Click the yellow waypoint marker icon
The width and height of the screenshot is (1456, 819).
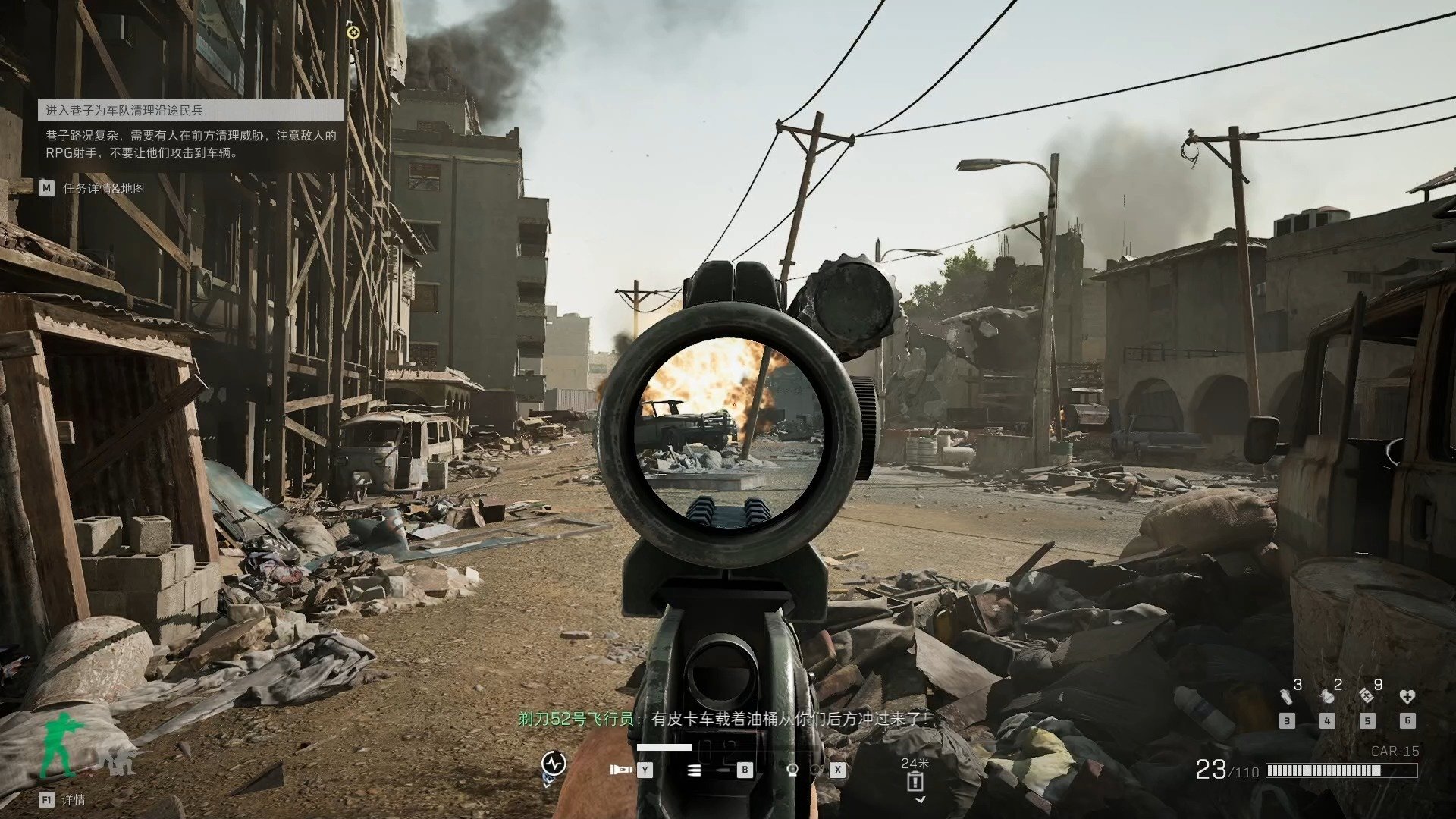pyautogui.click(x=352, y=32)
